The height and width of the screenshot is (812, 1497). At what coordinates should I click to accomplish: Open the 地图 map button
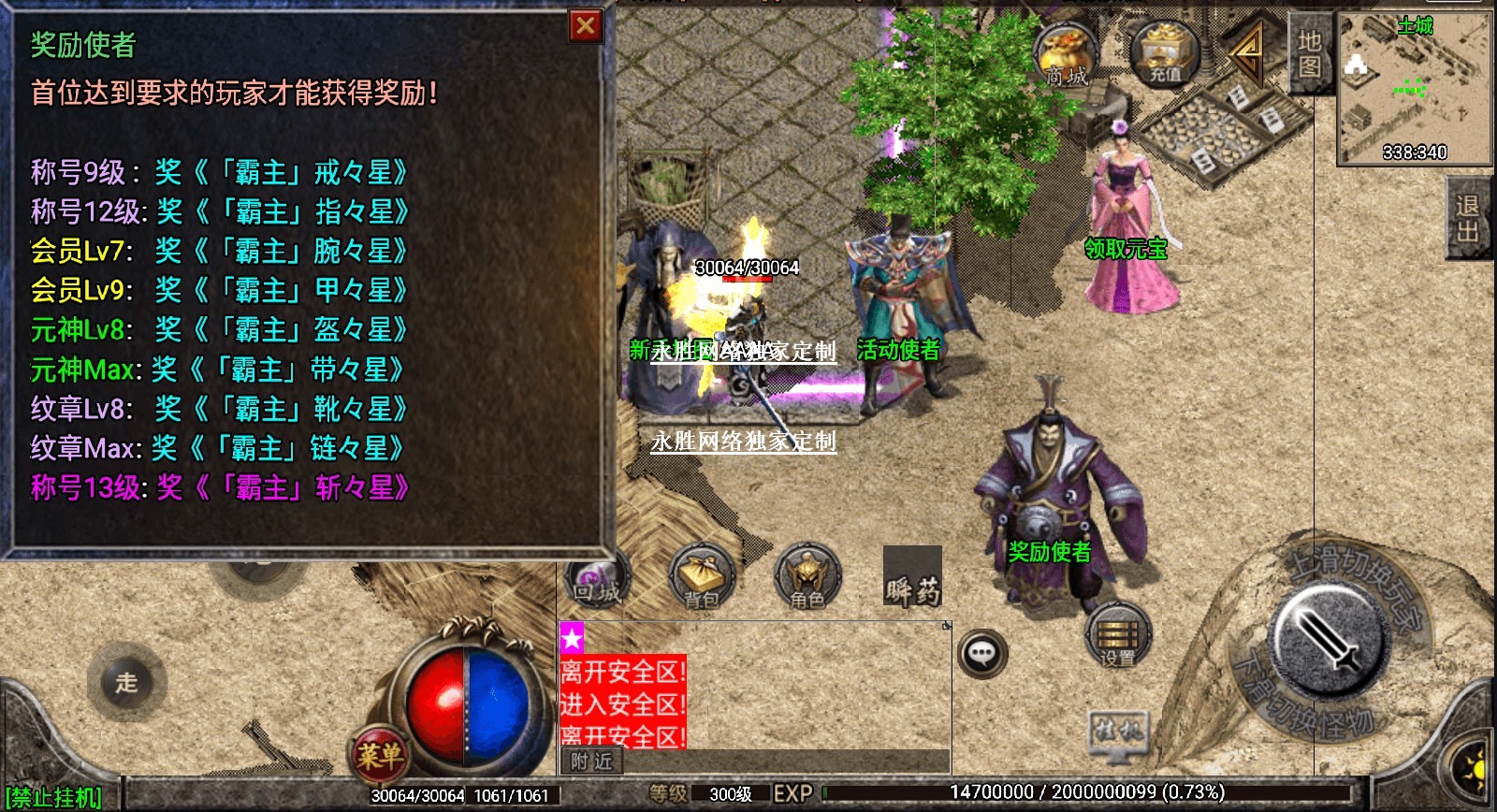pos(1309,54)
